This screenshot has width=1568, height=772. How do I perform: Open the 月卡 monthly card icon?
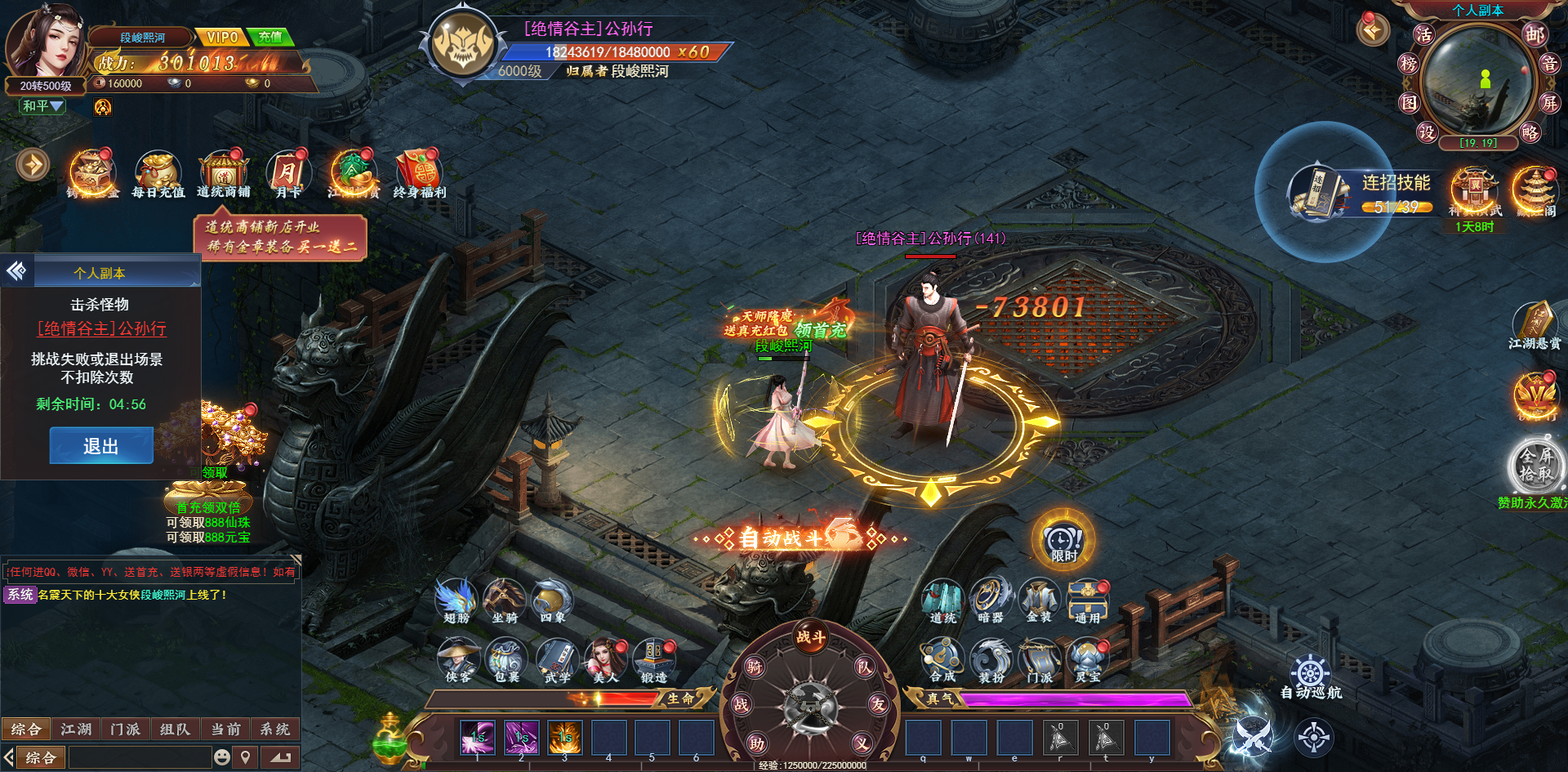click(x=287, y=174)
